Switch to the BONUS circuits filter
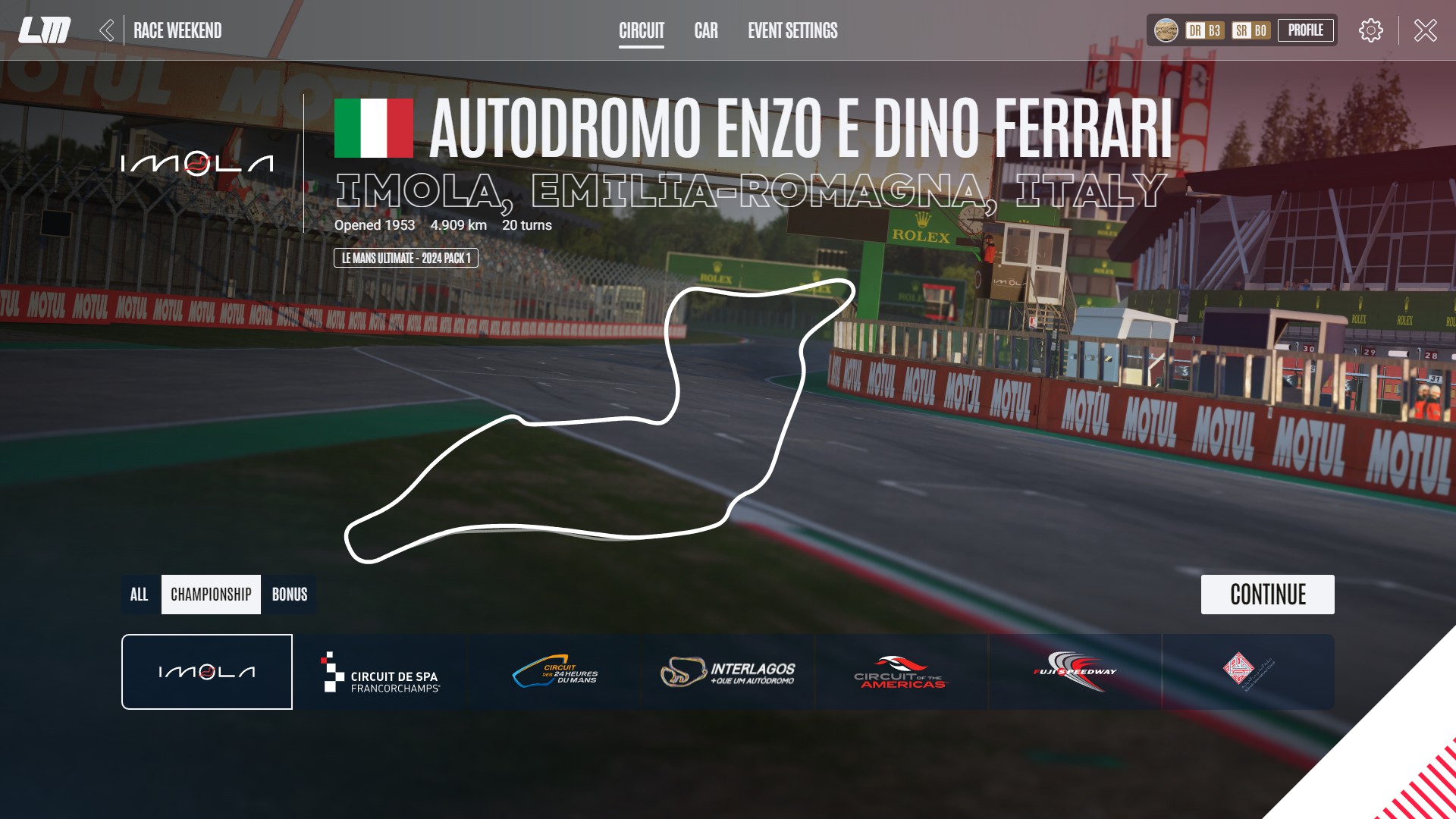1456x819 pixels. [x=290, y=595]
